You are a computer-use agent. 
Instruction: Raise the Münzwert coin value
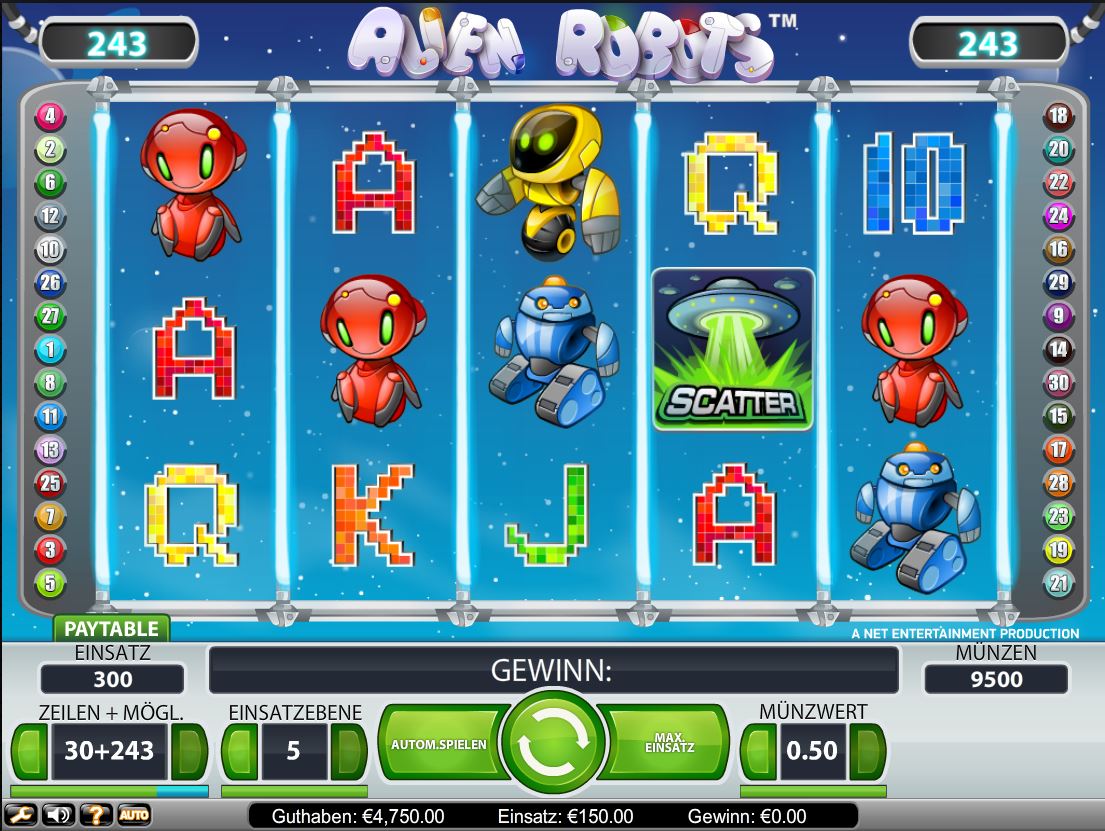[866, 751]
